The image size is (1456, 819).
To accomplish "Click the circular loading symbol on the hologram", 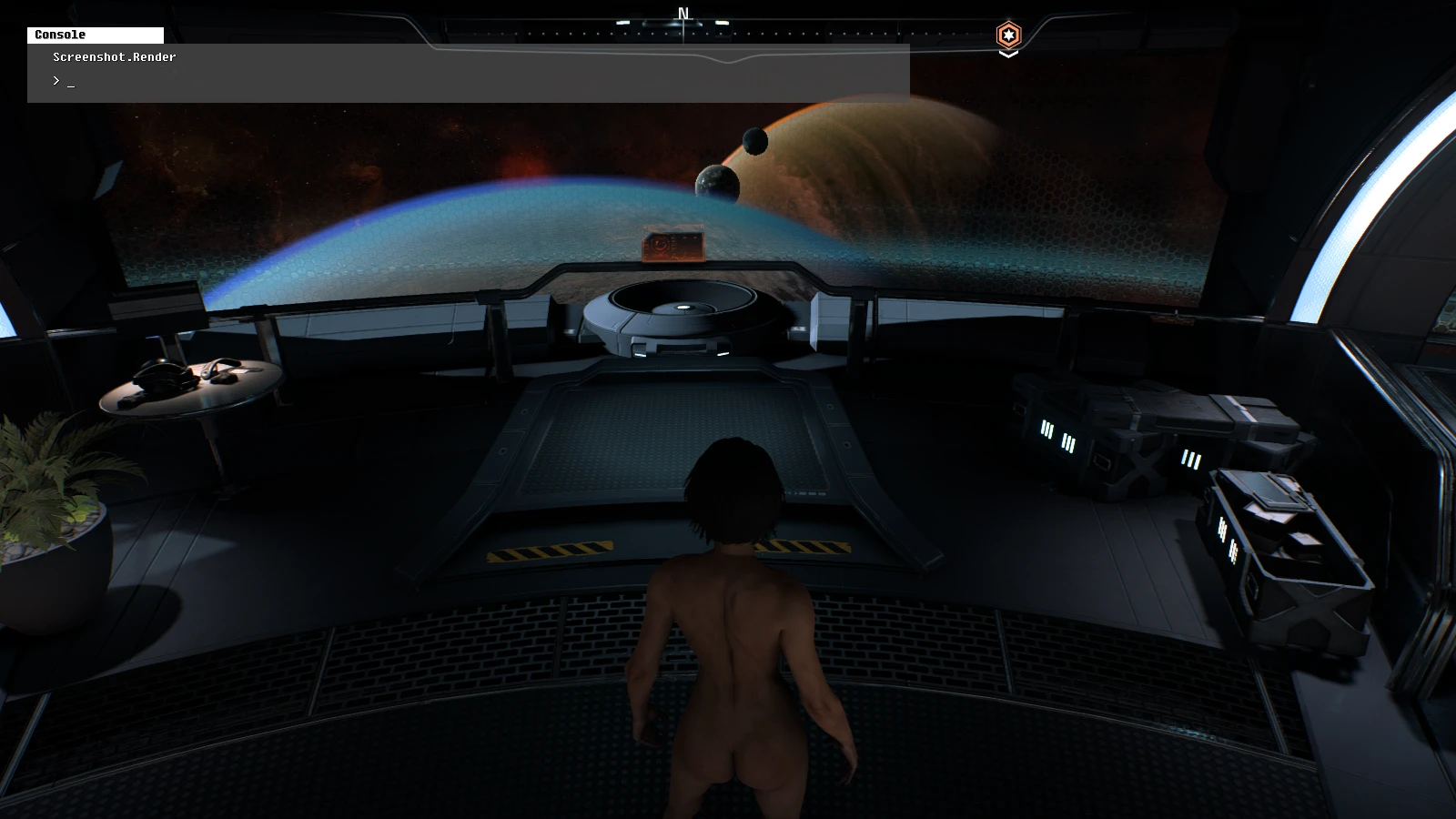I will (x=660, y=244).
